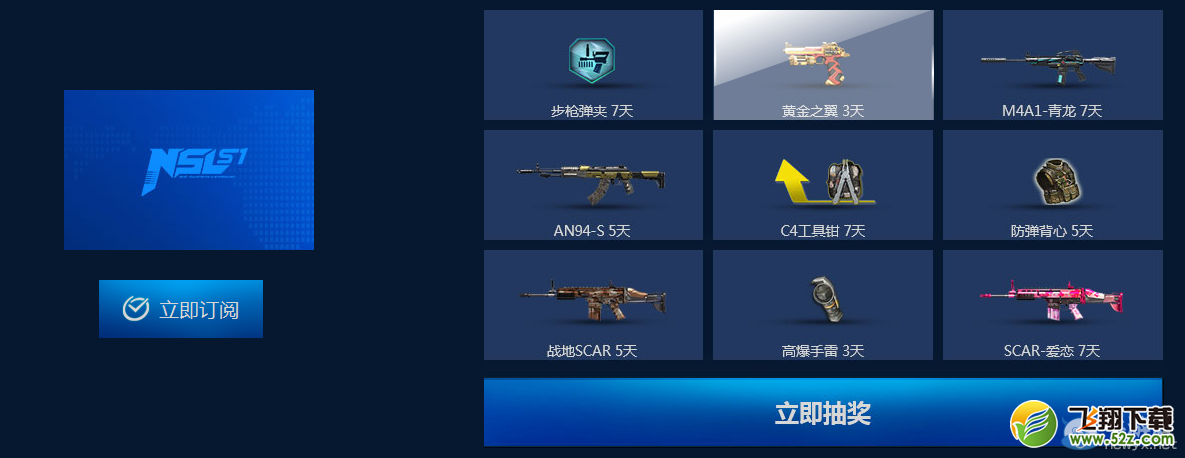Select the M4A1-青龙 7天 rifle tile
Screen dimensions: 1185x458
tap(1052, 65)
